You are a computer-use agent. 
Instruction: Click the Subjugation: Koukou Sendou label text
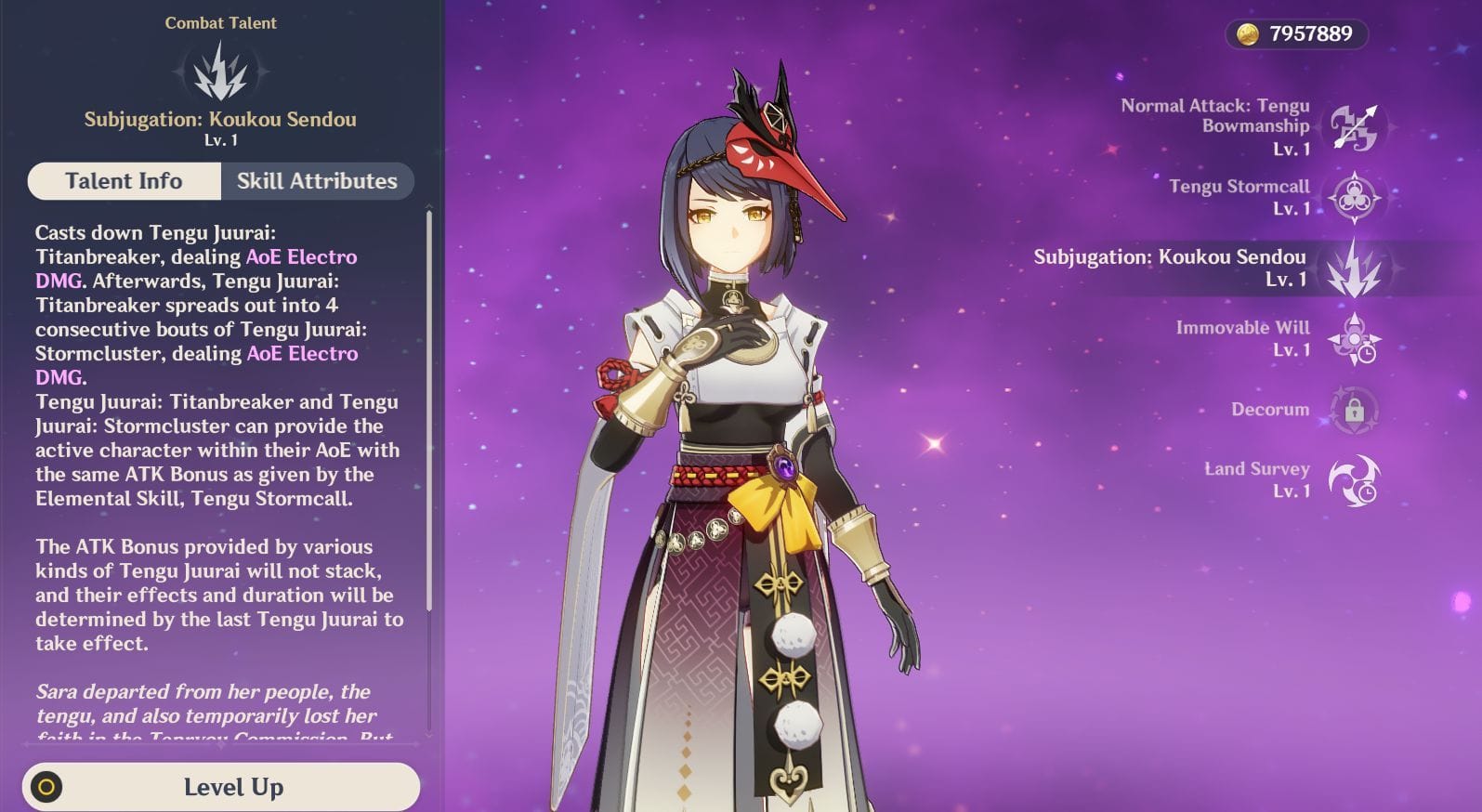(1170, 257)
